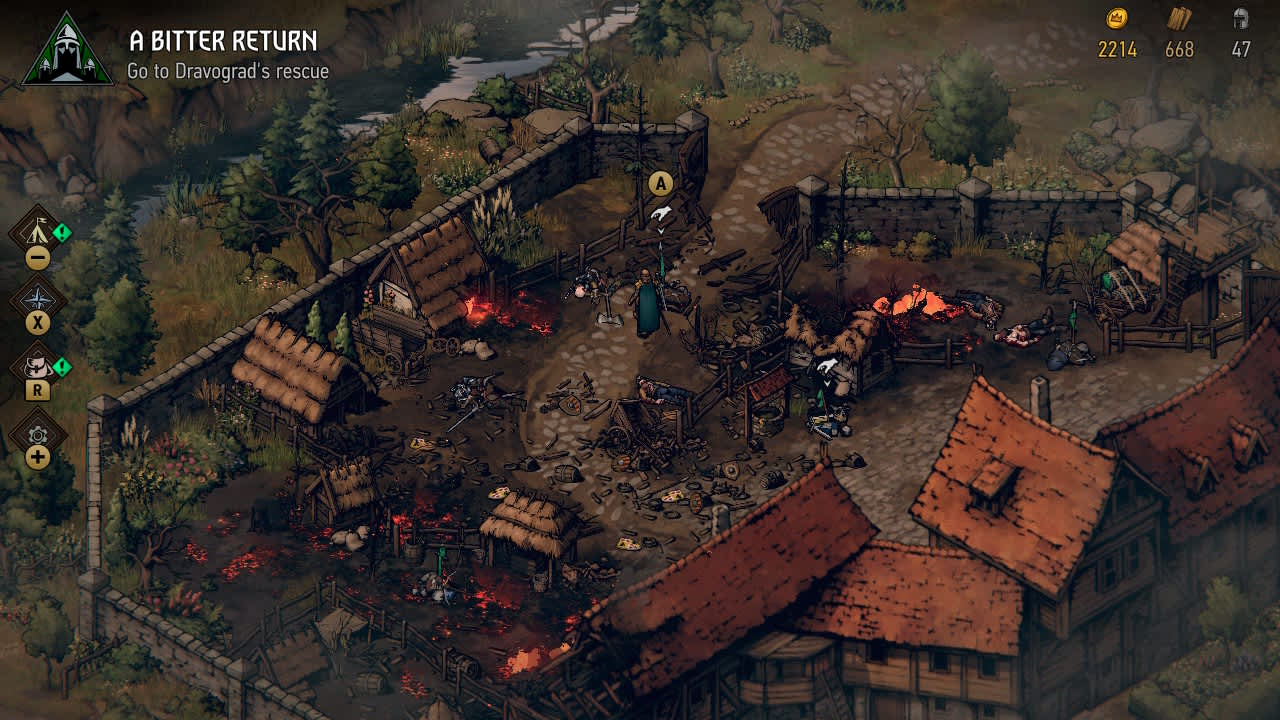The width and height of the screenshot is (1280, 720).
Task: Click the X button under the compass
Action: click(x=37, y=320)
